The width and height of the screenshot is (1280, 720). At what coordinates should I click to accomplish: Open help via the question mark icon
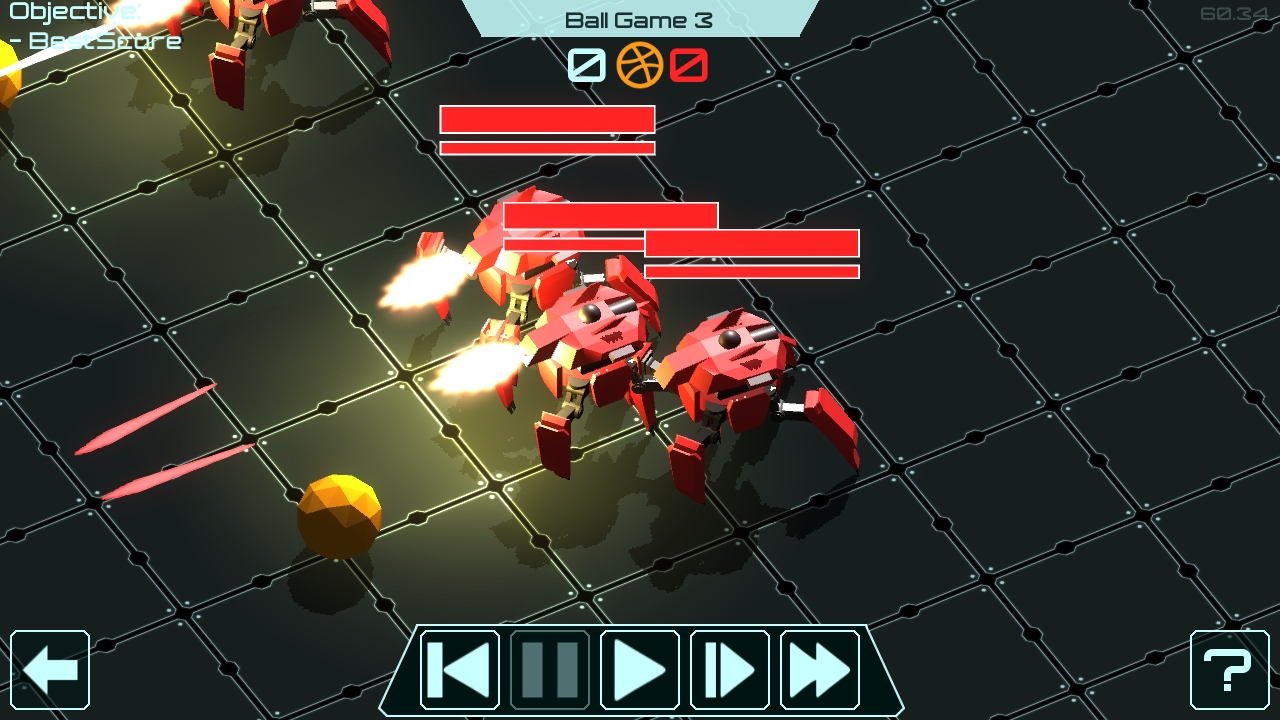pos(1228,670)
